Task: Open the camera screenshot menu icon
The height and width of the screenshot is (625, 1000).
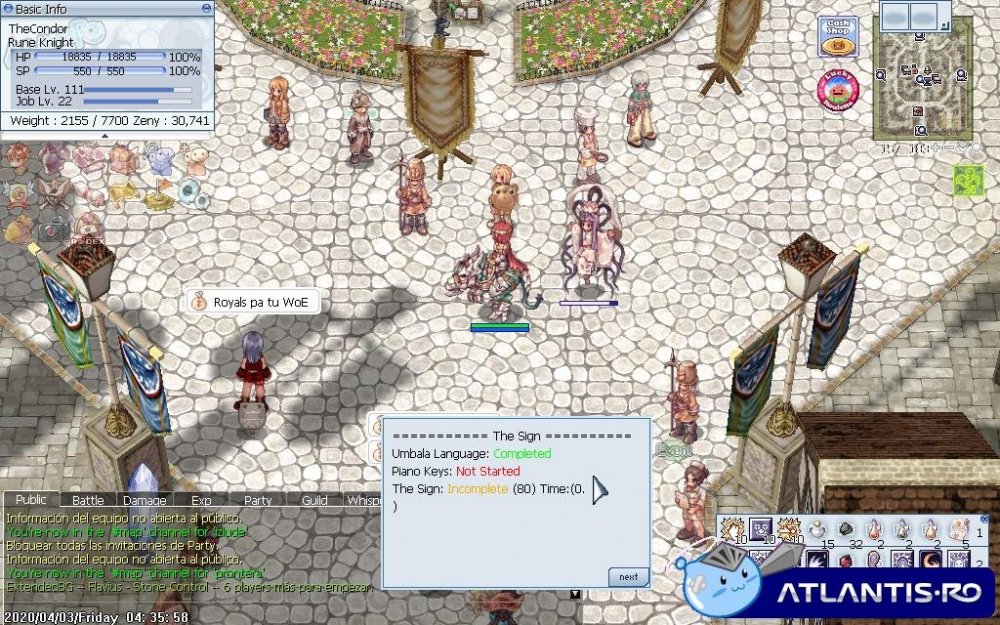Action: point(53,226)
